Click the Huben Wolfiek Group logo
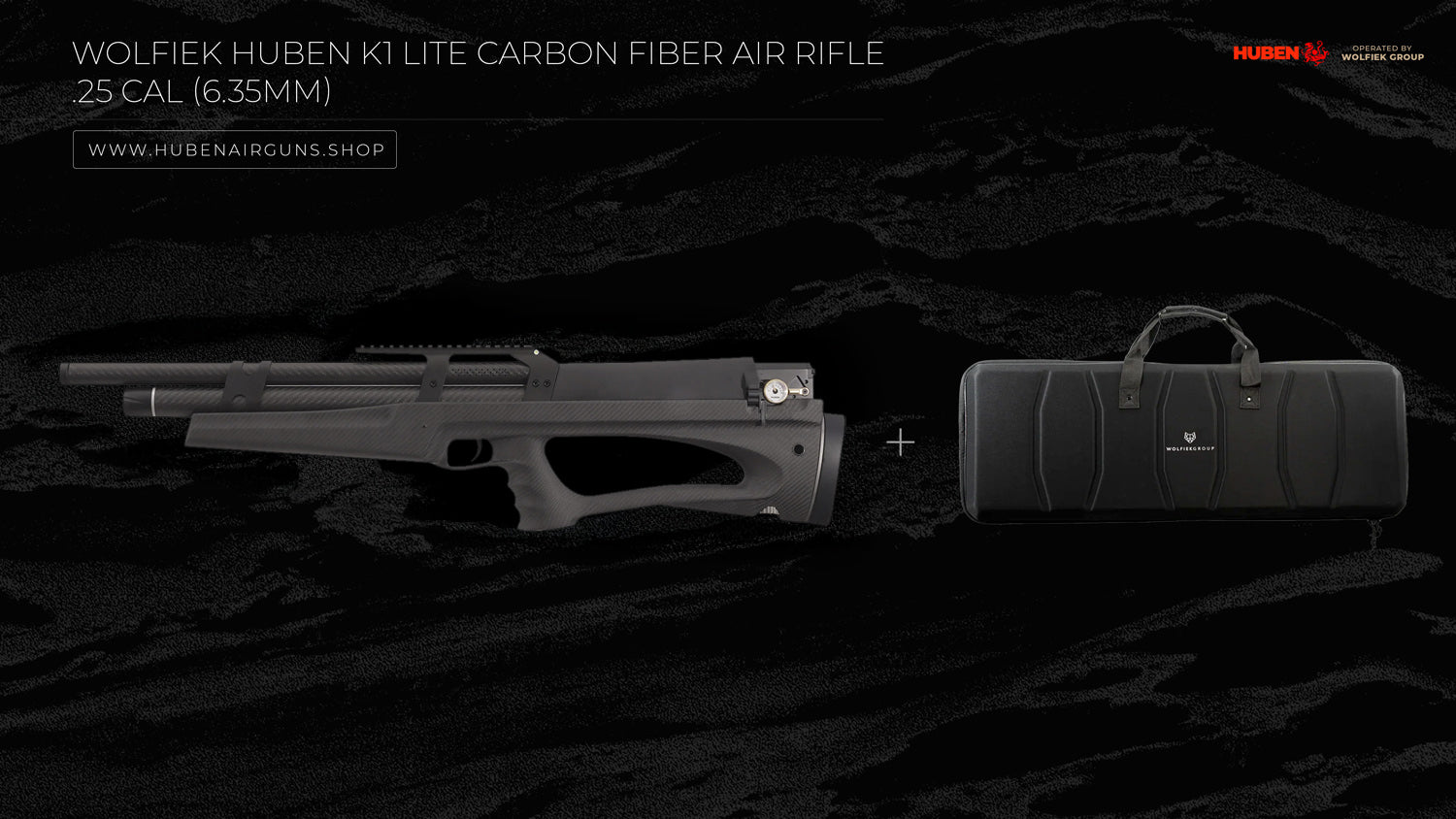The height and width of the screenshot is (819, 1456). [1327, 52]
